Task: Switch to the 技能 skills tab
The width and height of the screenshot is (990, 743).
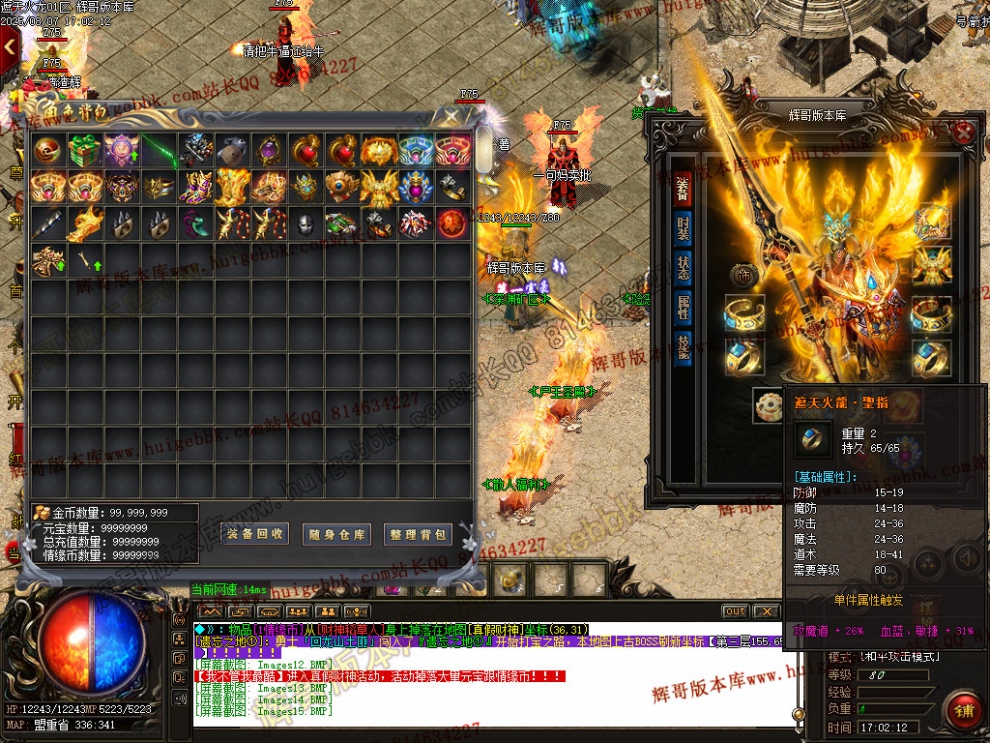Action: point(682,348)
